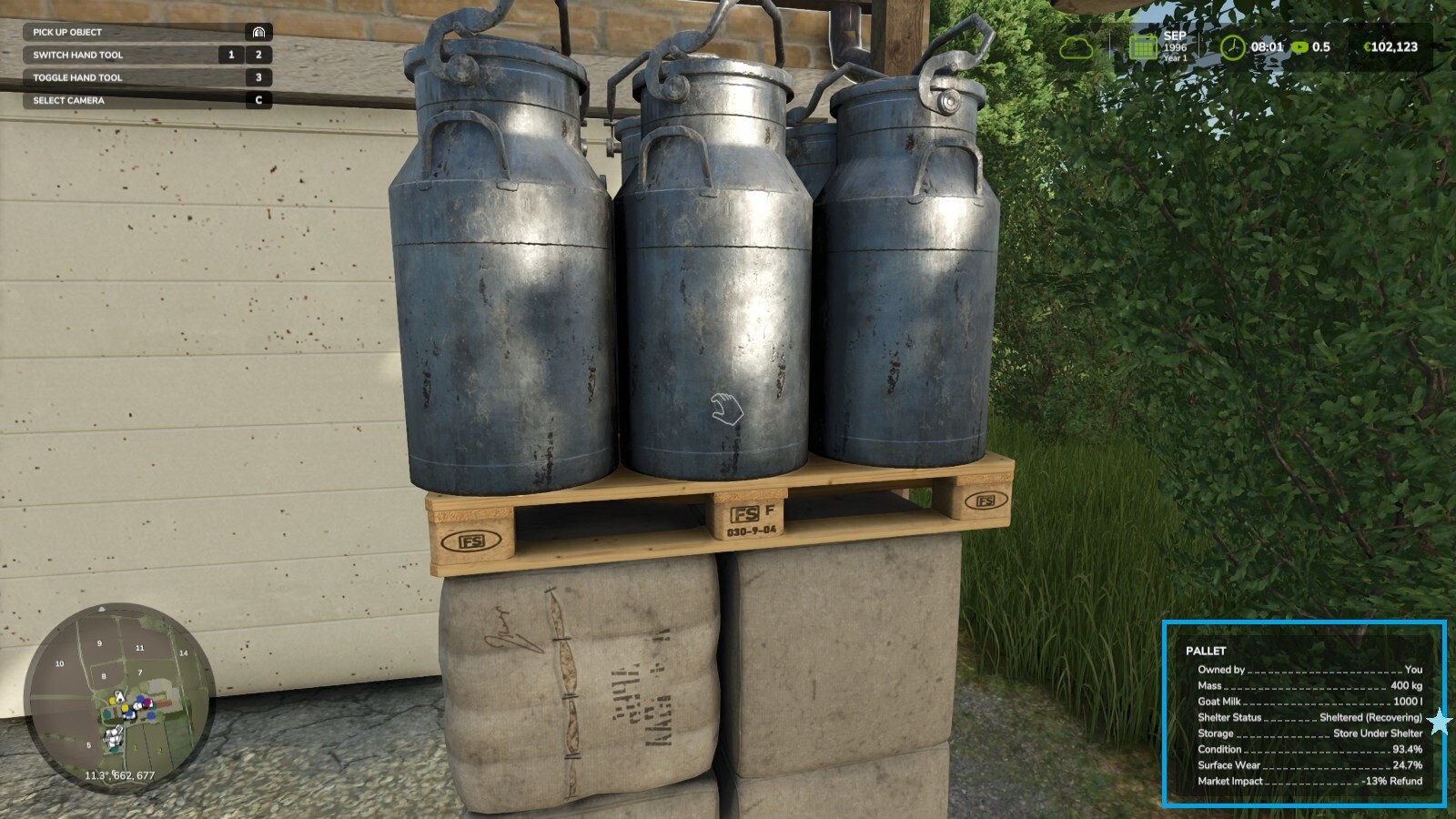Viewport: 1456px width, 819px height.
Task: Expand the Switch Hand Tool option 1
Action: pos(233,55)
